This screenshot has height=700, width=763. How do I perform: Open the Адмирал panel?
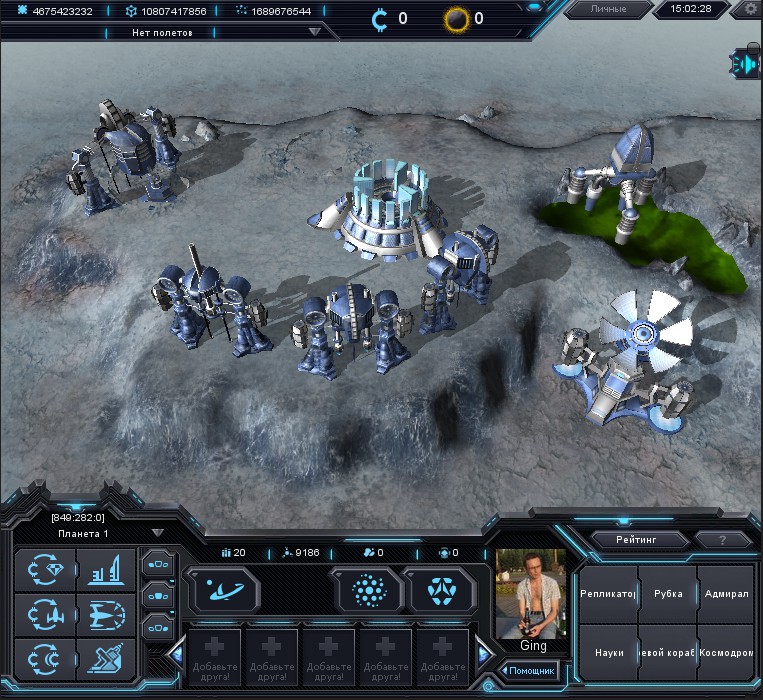click(x=727, y=593)
